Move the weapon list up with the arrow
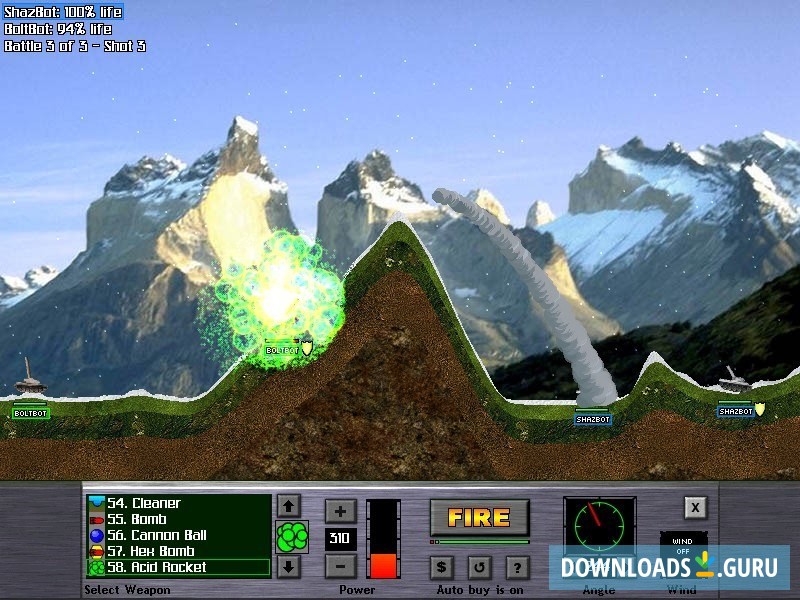800x600 pixels. pos(288,506)
